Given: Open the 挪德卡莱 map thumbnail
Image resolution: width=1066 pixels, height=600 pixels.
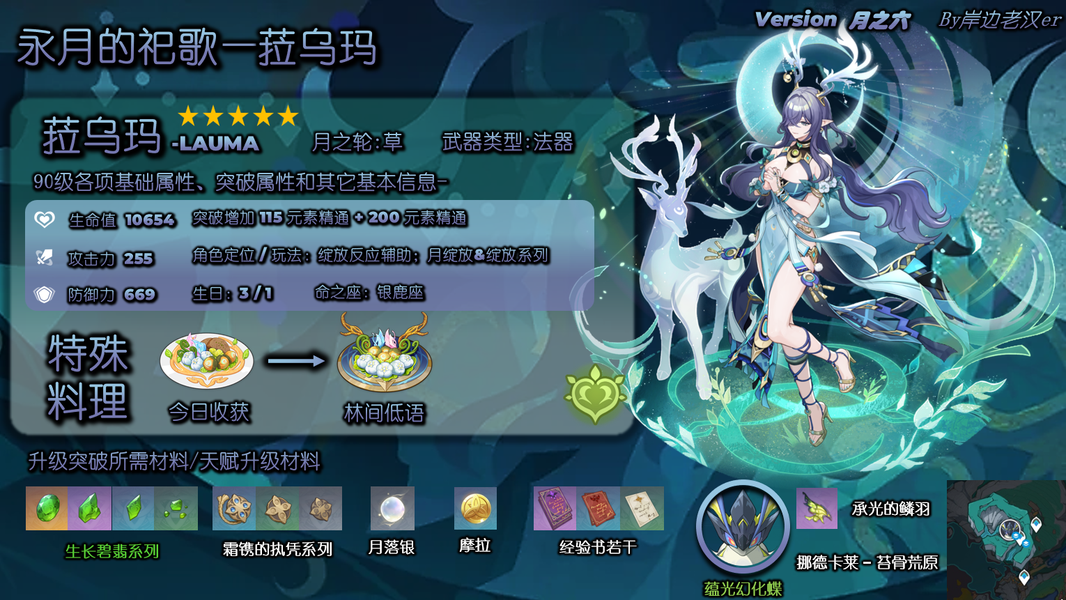Looking at the screenshot, I should pyautogui.click(x=1005, y=539).
